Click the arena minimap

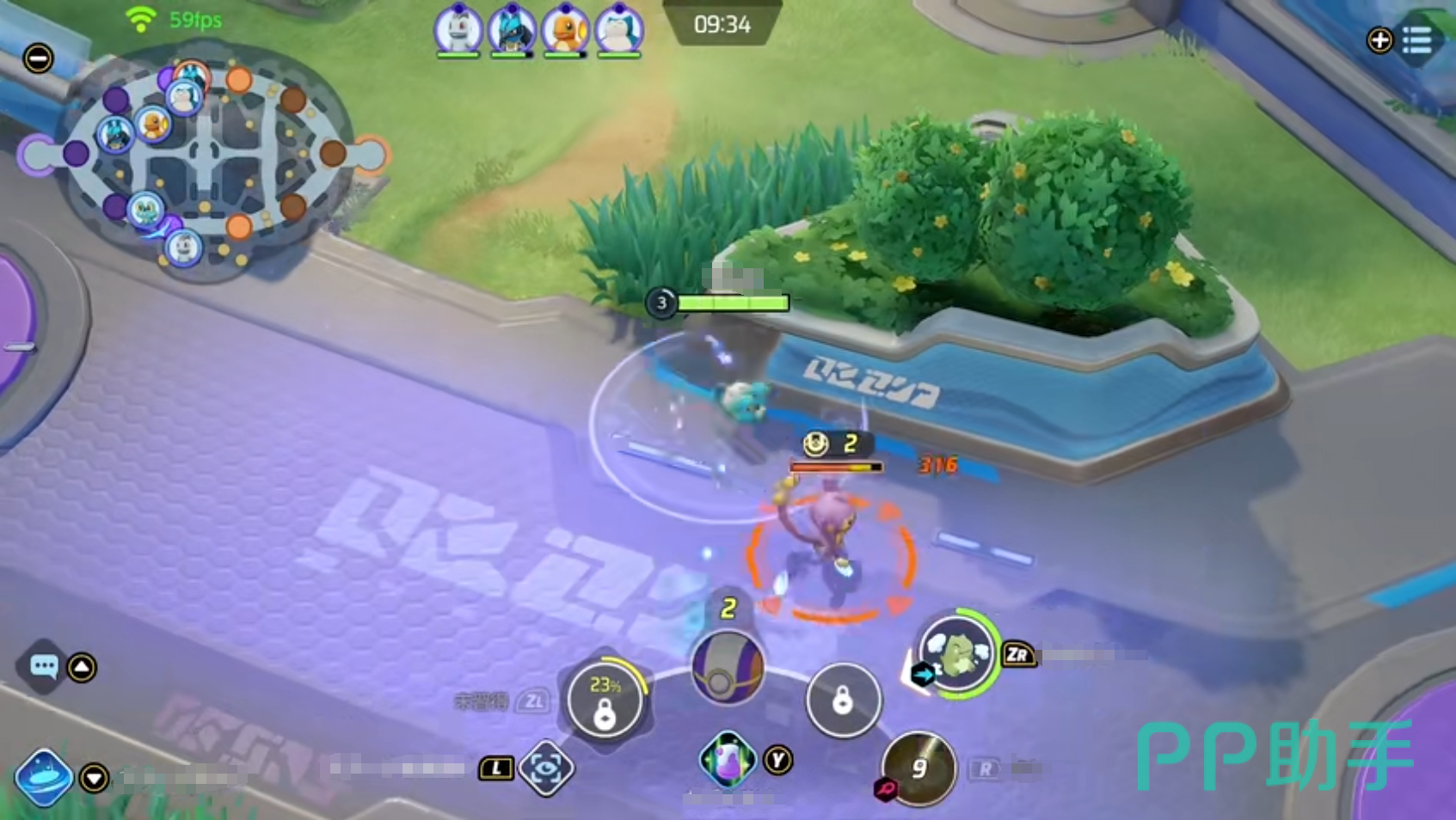(204, 159)
